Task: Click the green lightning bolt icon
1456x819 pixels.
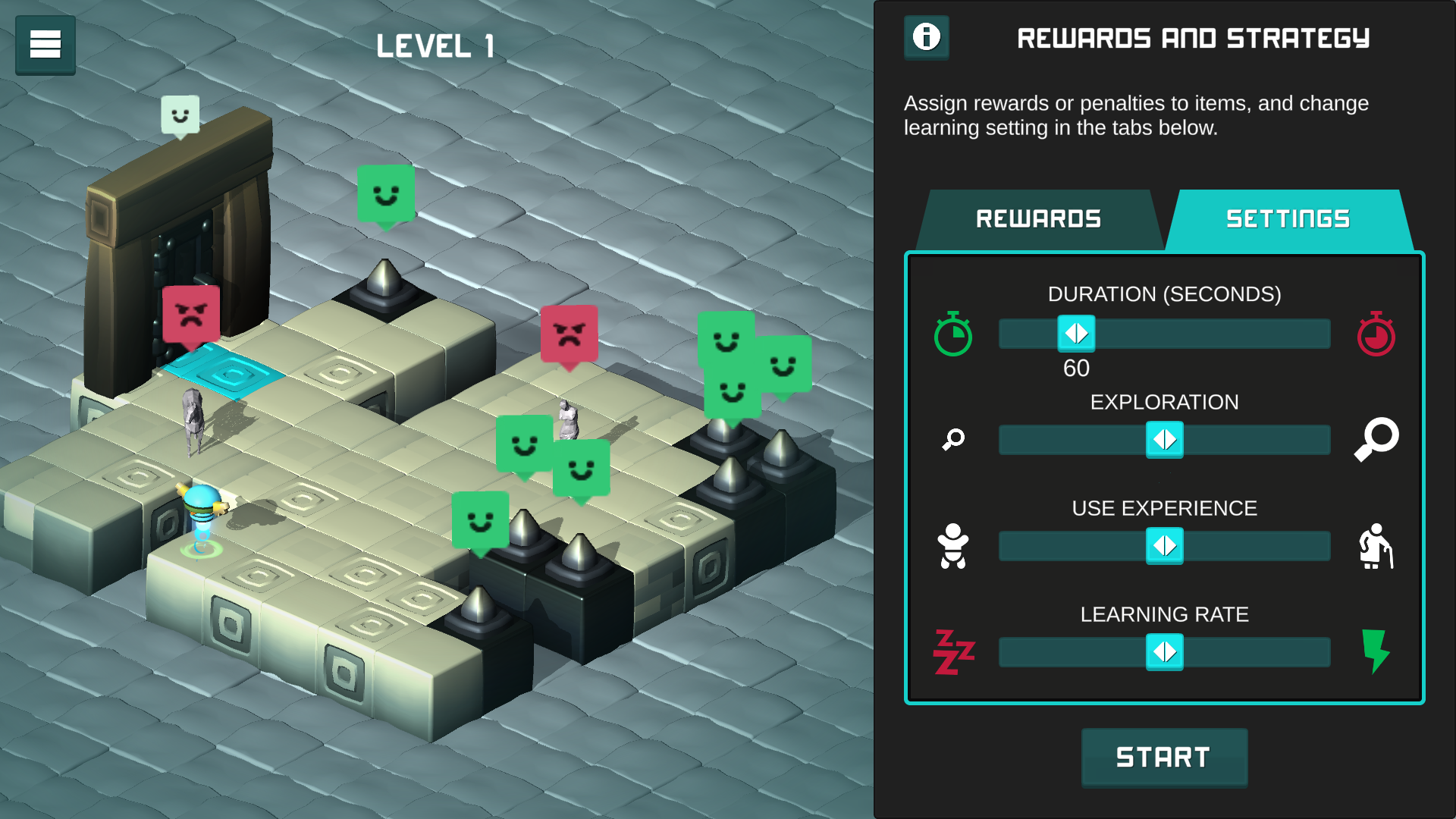Action: click(1376, 651)
